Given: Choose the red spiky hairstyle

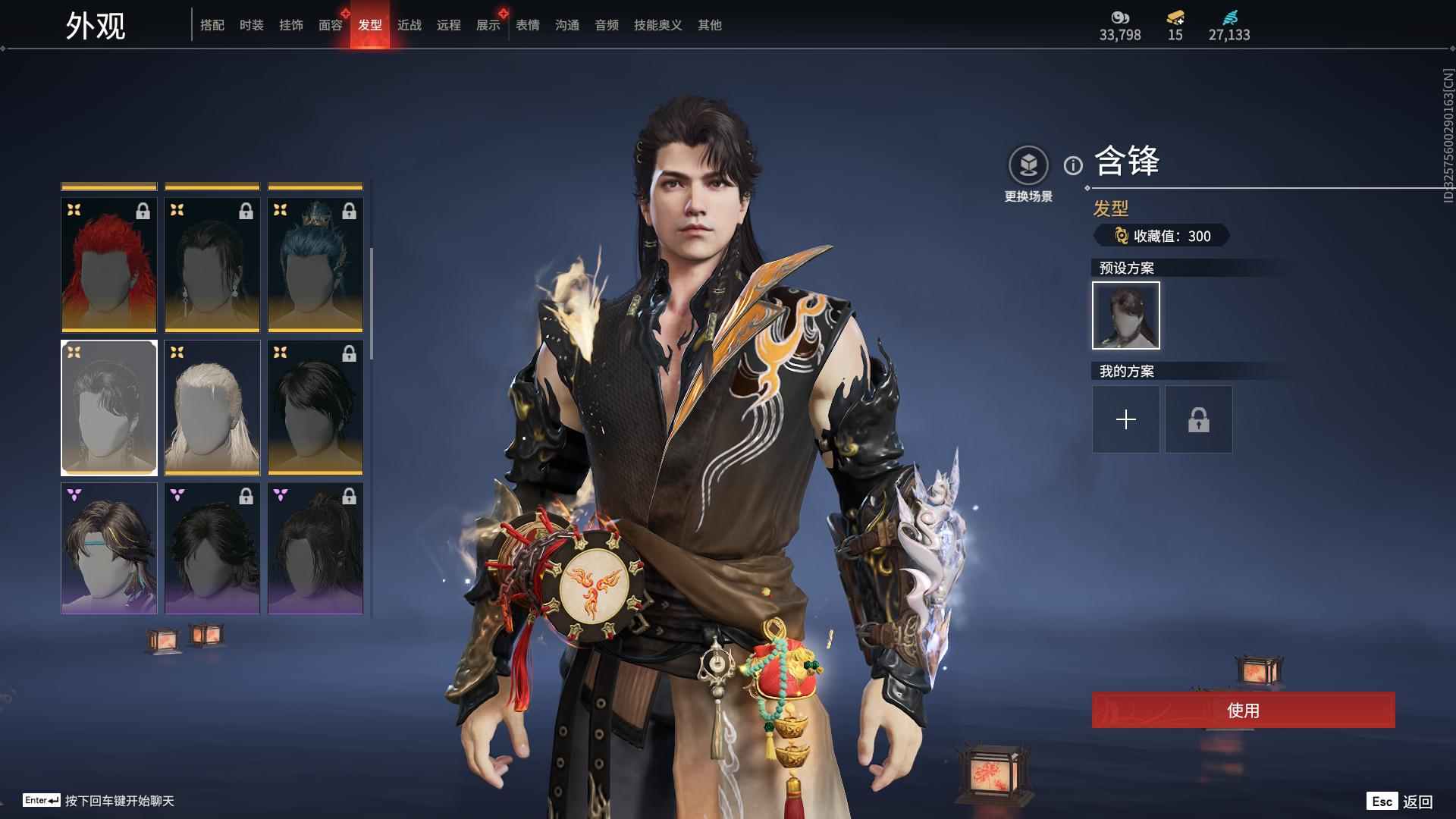Looking at the screenshot, I should coord(109,265).
